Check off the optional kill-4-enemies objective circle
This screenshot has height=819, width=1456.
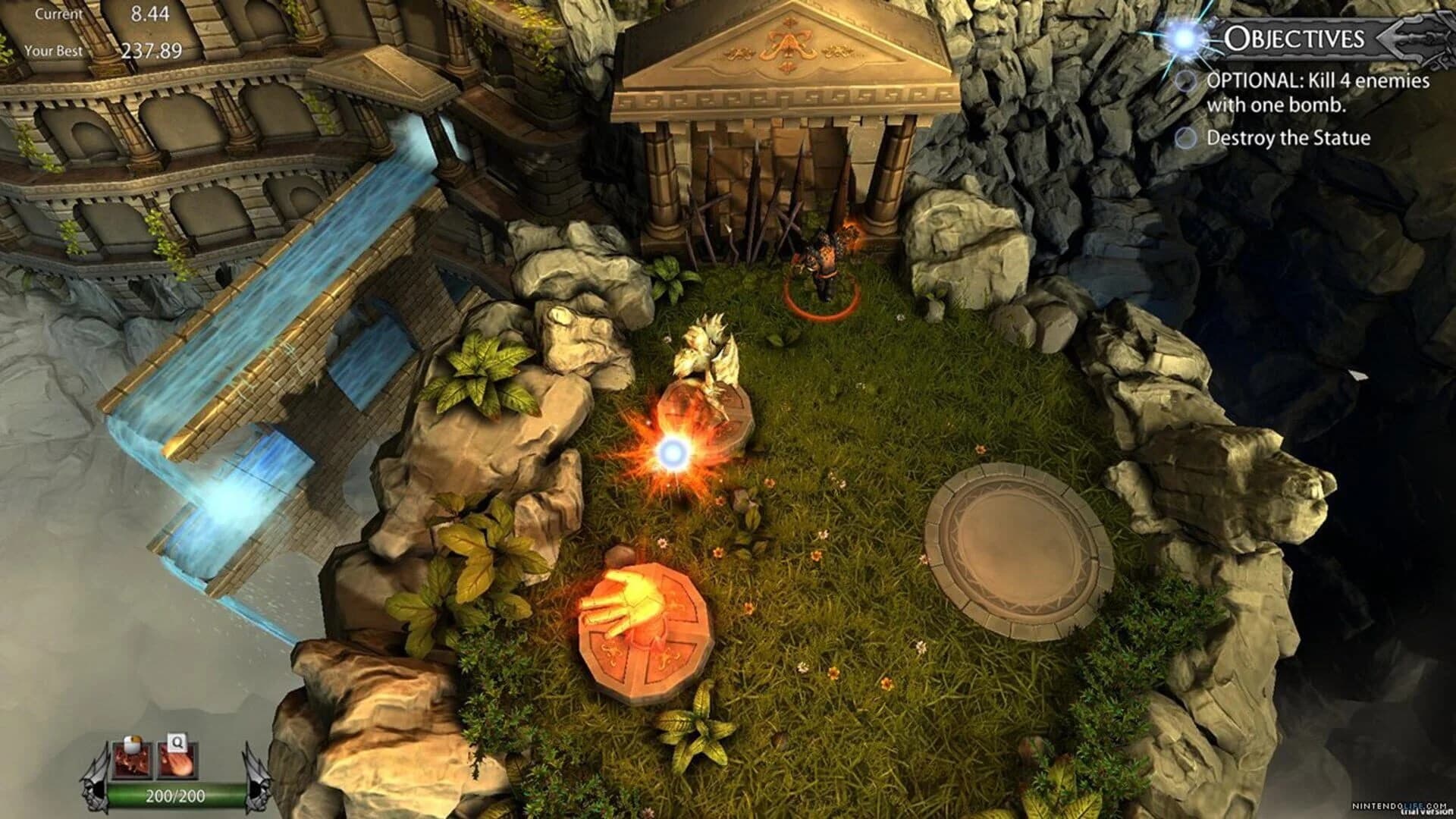pyautogui.click(x=1187, y=81)
